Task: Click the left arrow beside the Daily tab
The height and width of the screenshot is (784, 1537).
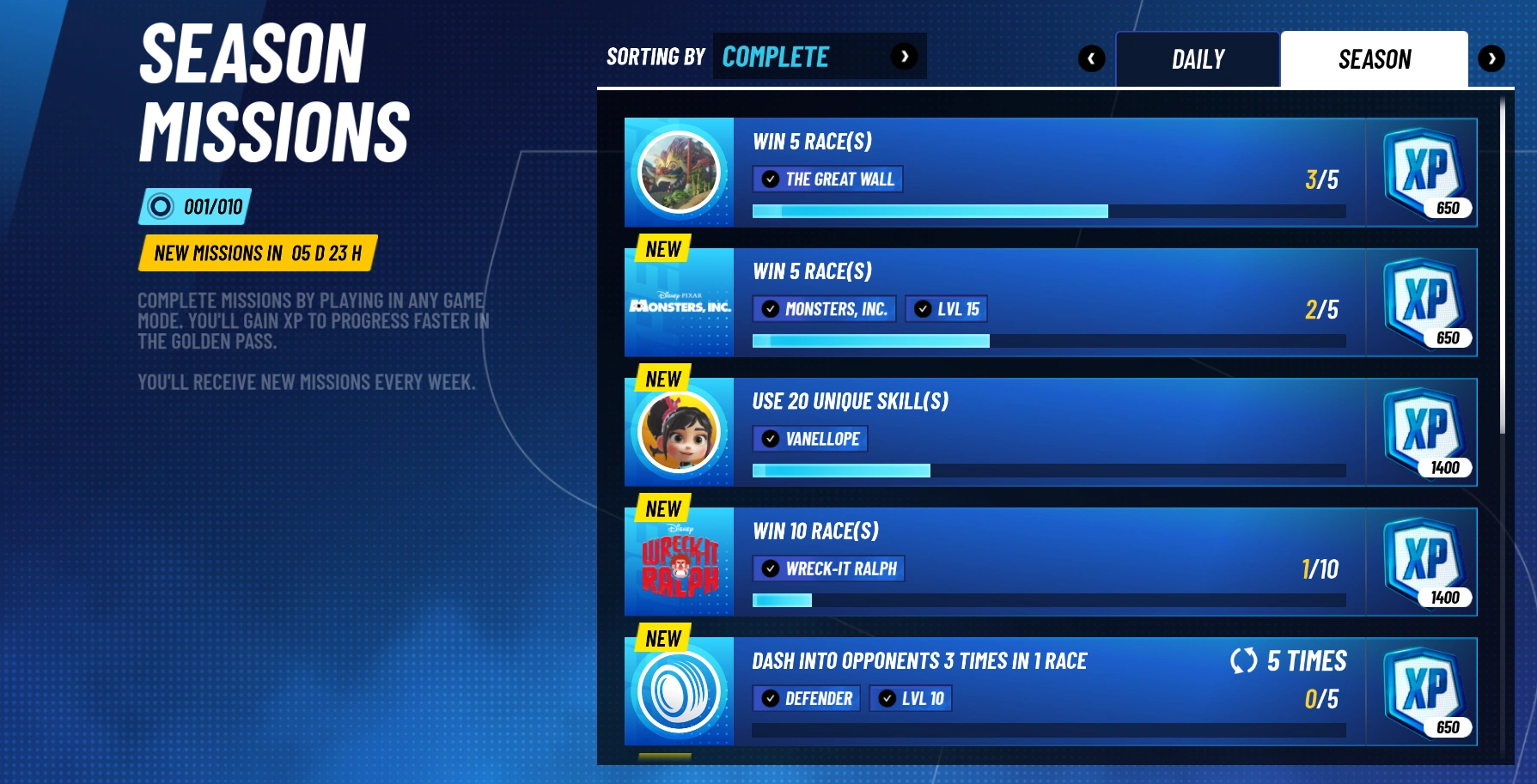Action: [1090, 58]
